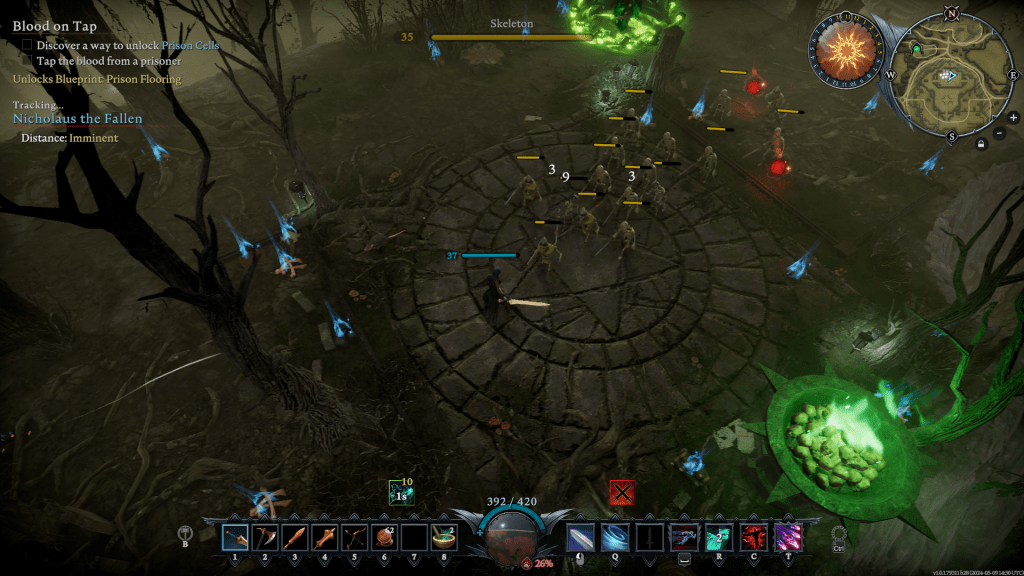Equip the mace in hotbar slot 4

[x=325, y=538]
